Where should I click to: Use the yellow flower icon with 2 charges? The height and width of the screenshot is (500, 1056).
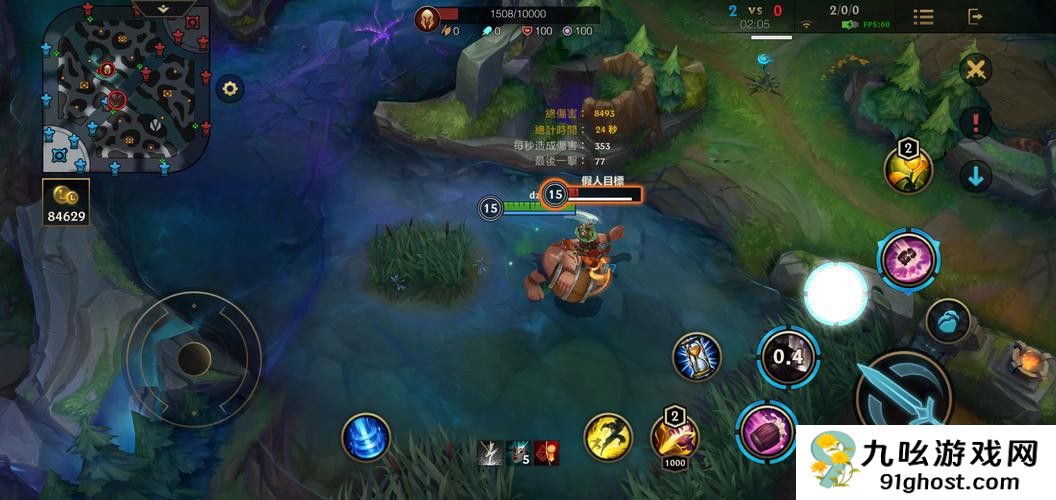(908, 169)
